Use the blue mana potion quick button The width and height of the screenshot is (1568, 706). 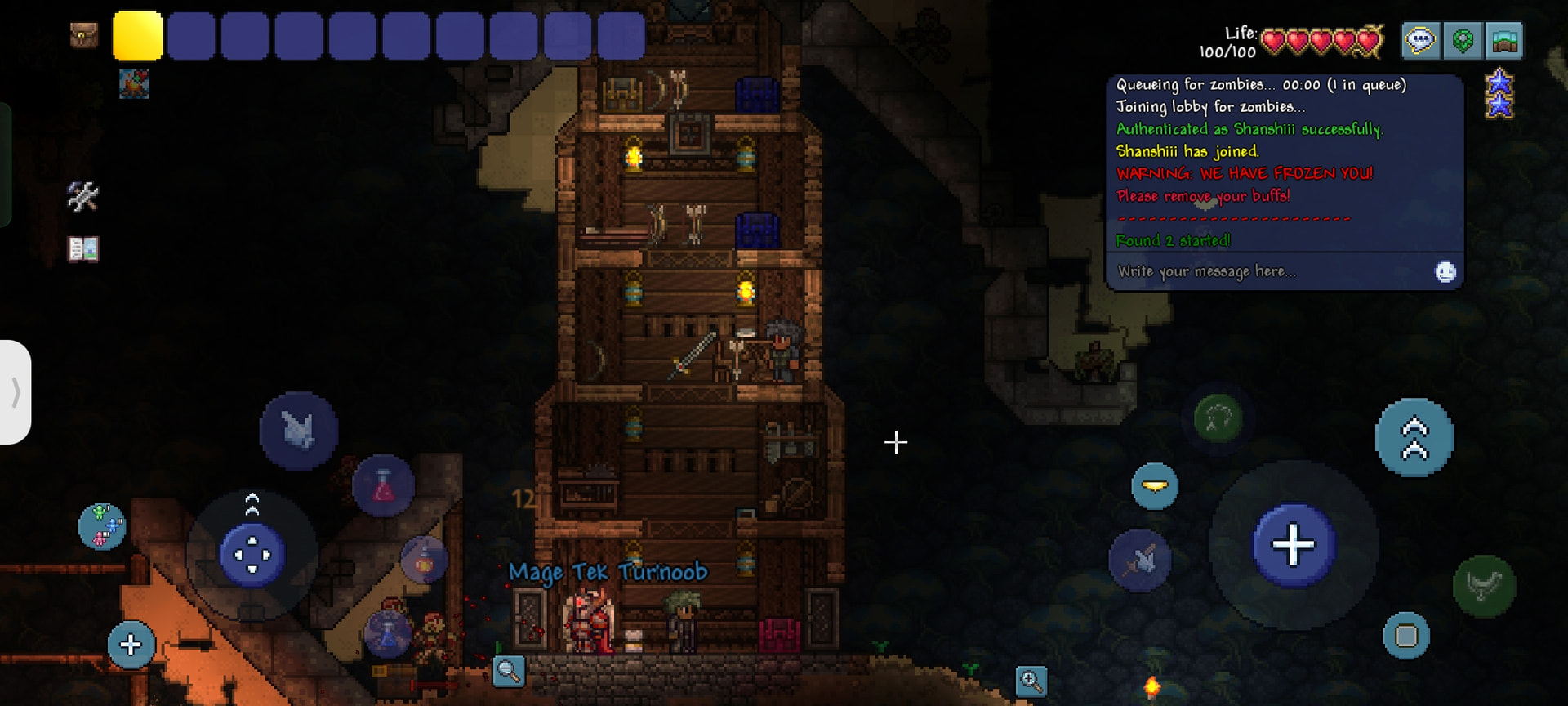pos(387,633)
